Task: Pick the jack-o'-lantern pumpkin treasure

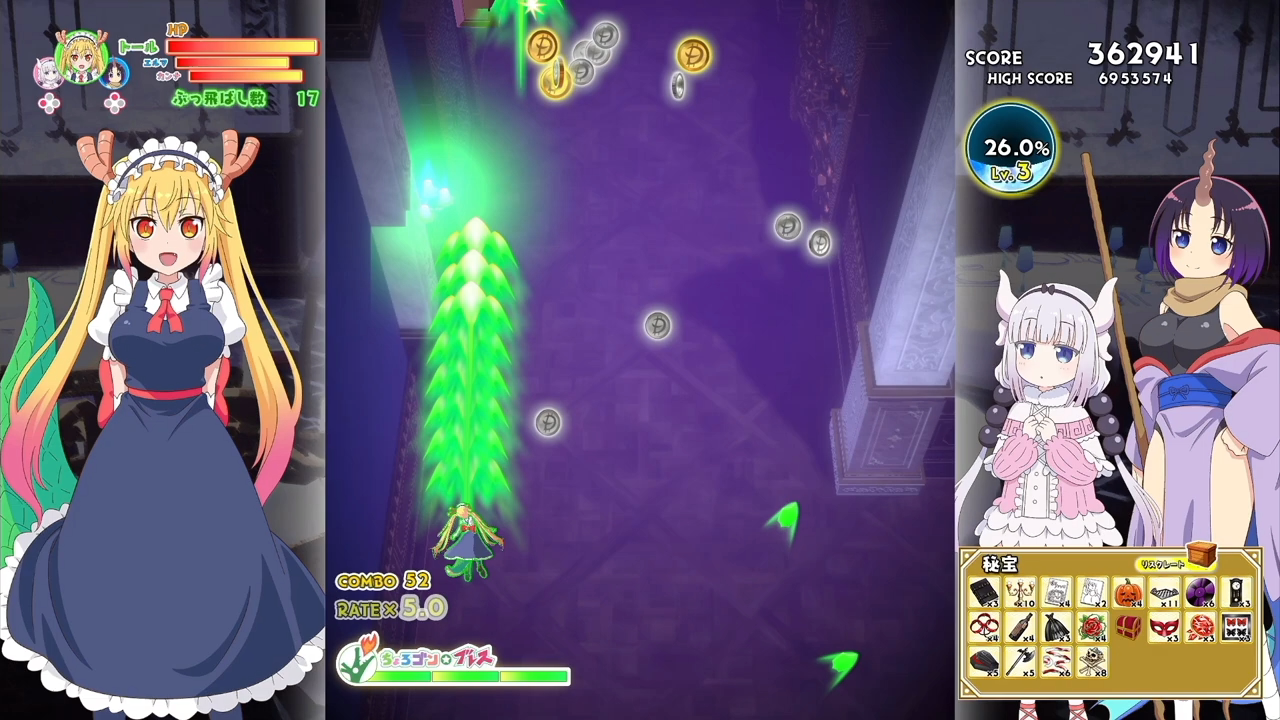Action: (1128, 593)
